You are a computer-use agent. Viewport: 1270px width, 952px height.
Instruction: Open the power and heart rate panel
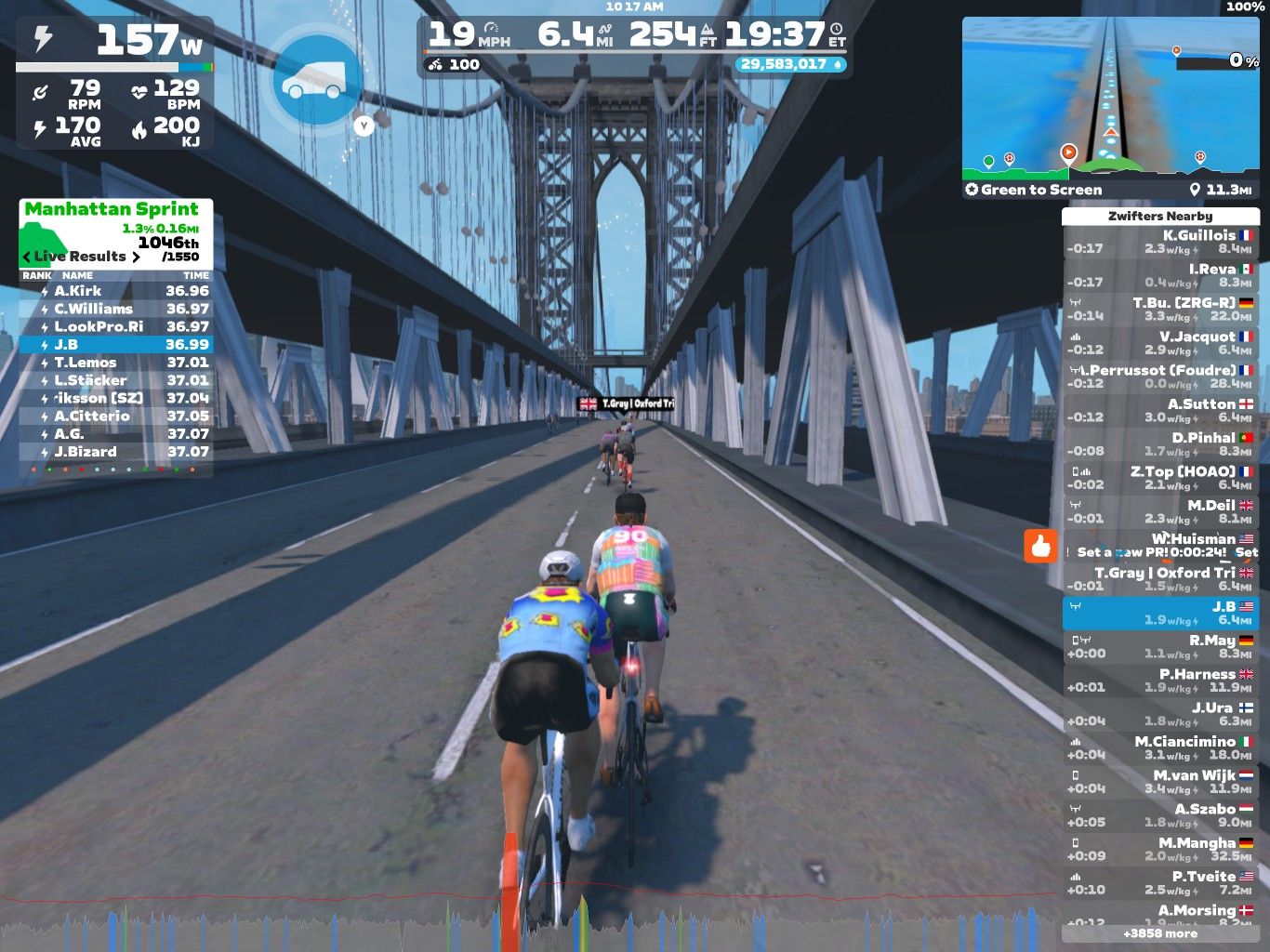pyautogui.click(x=115, y=84)
